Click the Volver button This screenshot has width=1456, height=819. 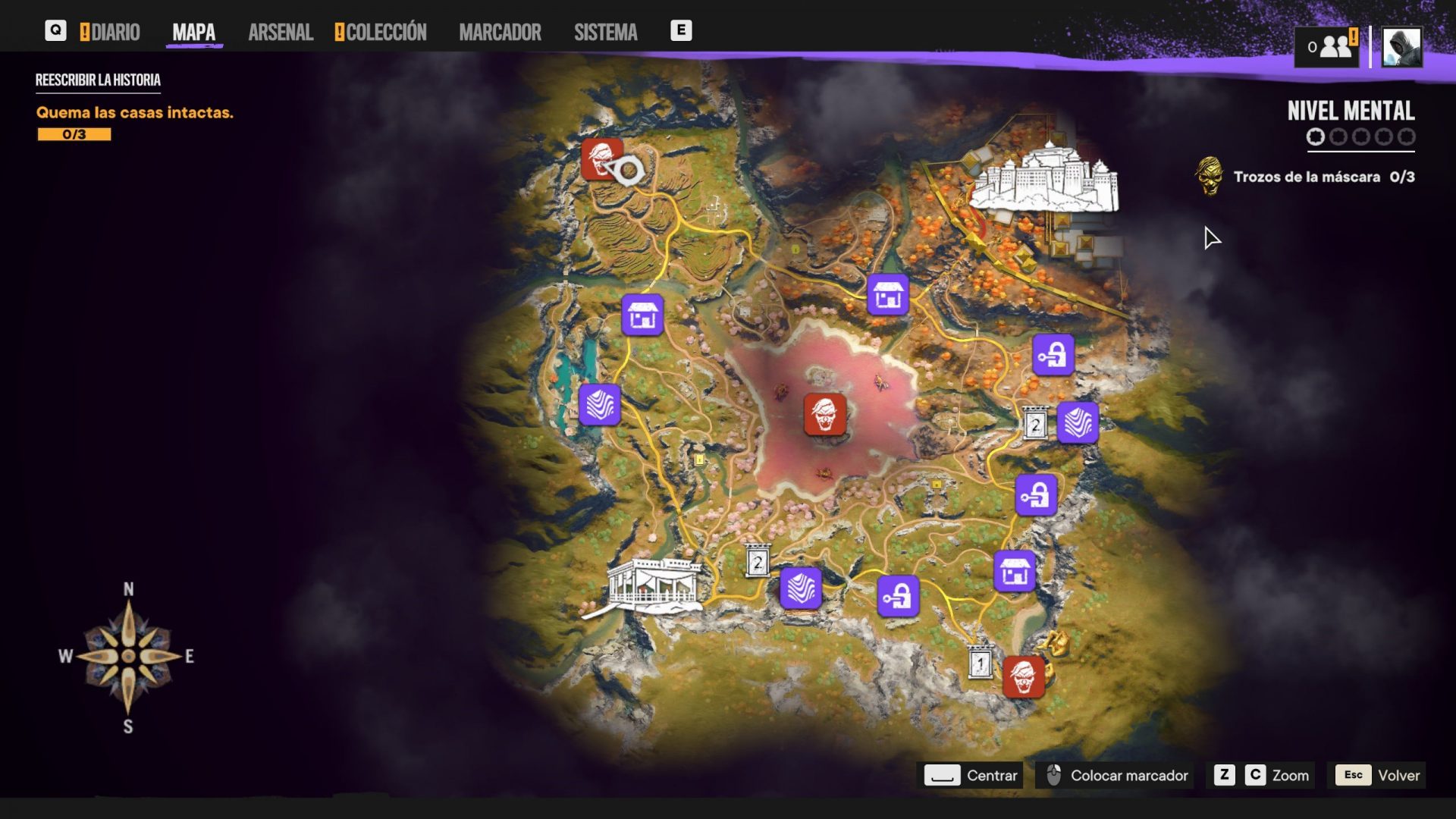coord(1377,775)
